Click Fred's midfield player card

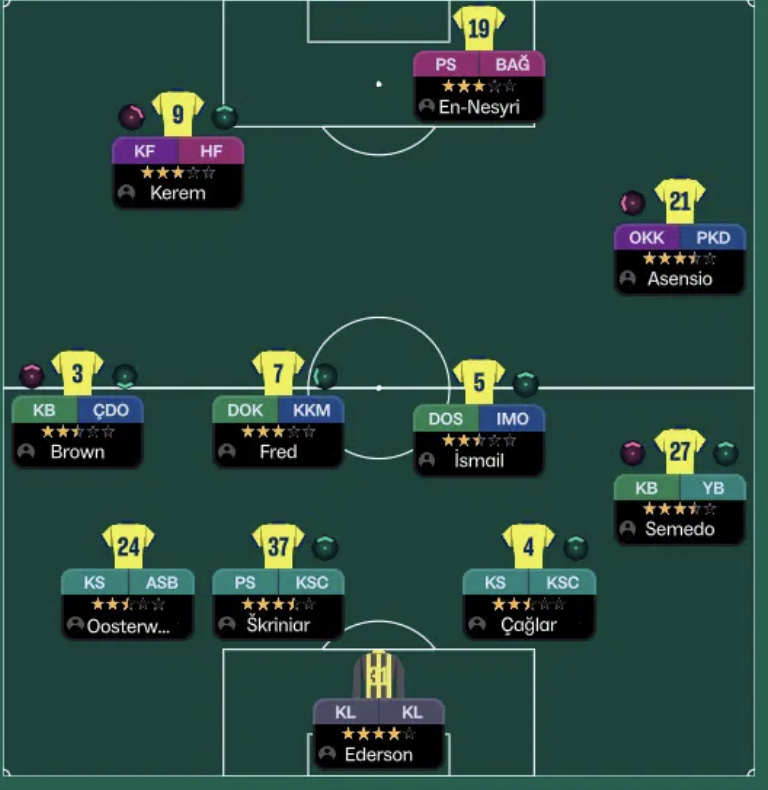278,451
